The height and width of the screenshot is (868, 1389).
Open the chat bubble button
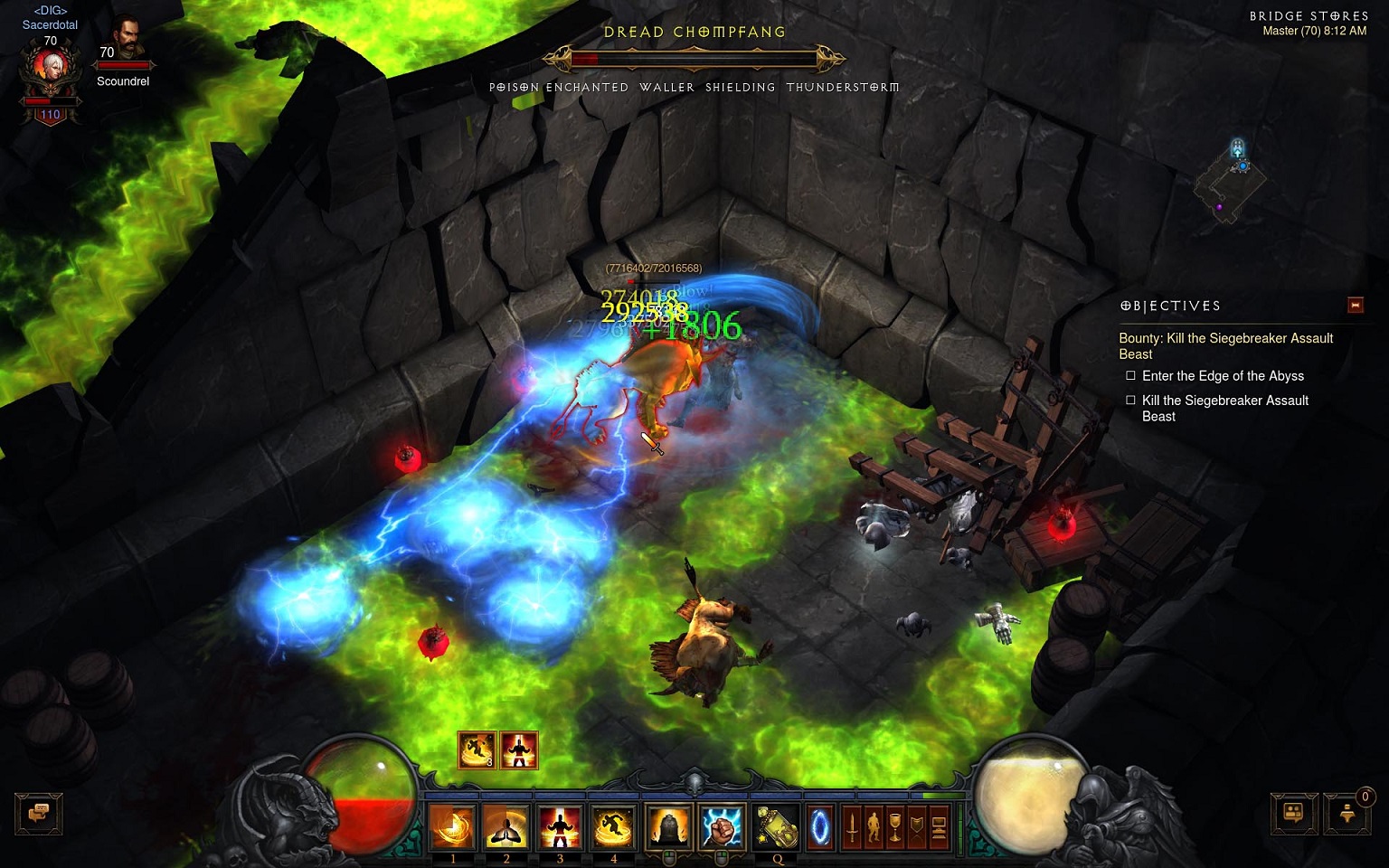coord(38,813)
